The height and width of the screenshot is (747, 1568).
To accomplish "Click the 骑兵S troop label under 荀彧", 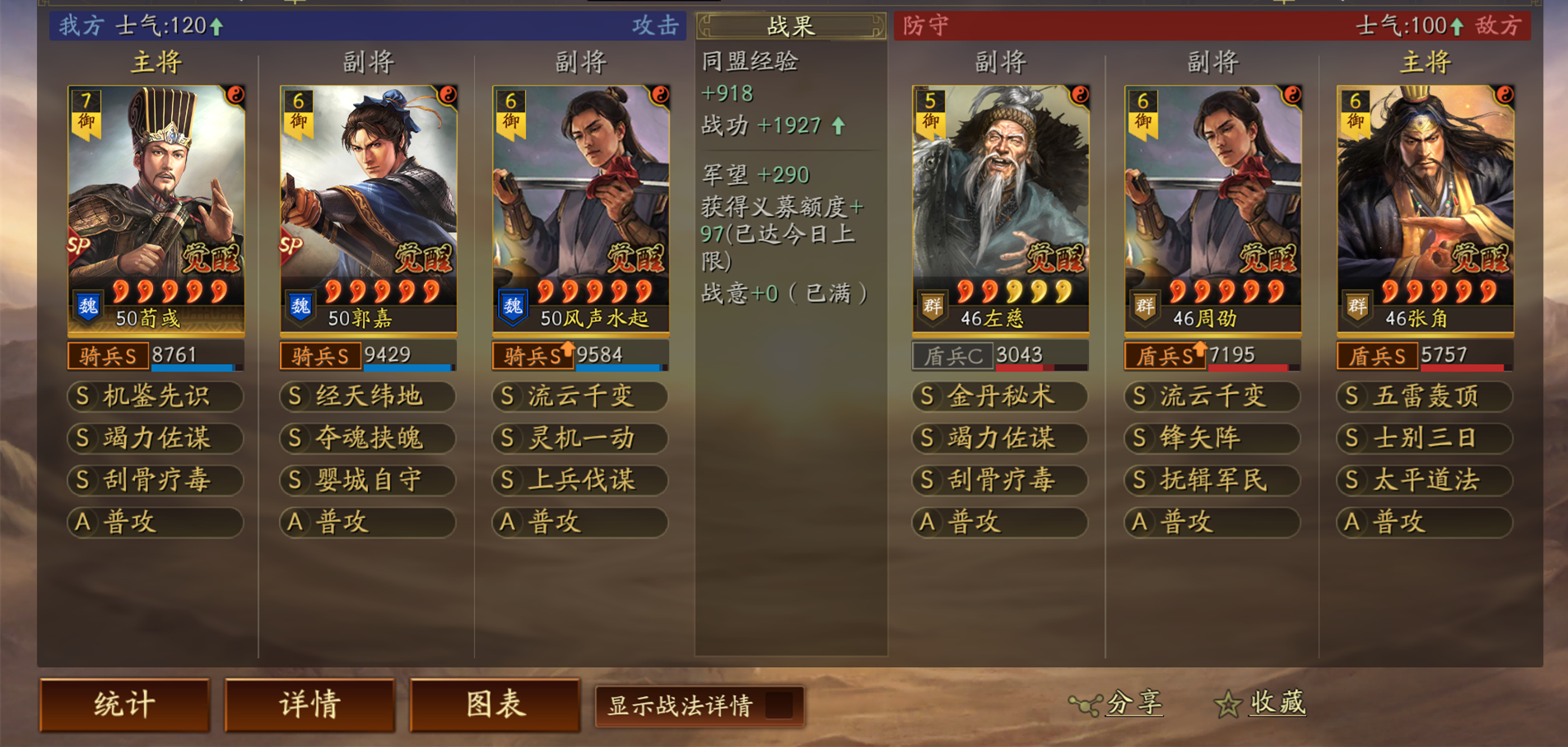I will (109, 356).
